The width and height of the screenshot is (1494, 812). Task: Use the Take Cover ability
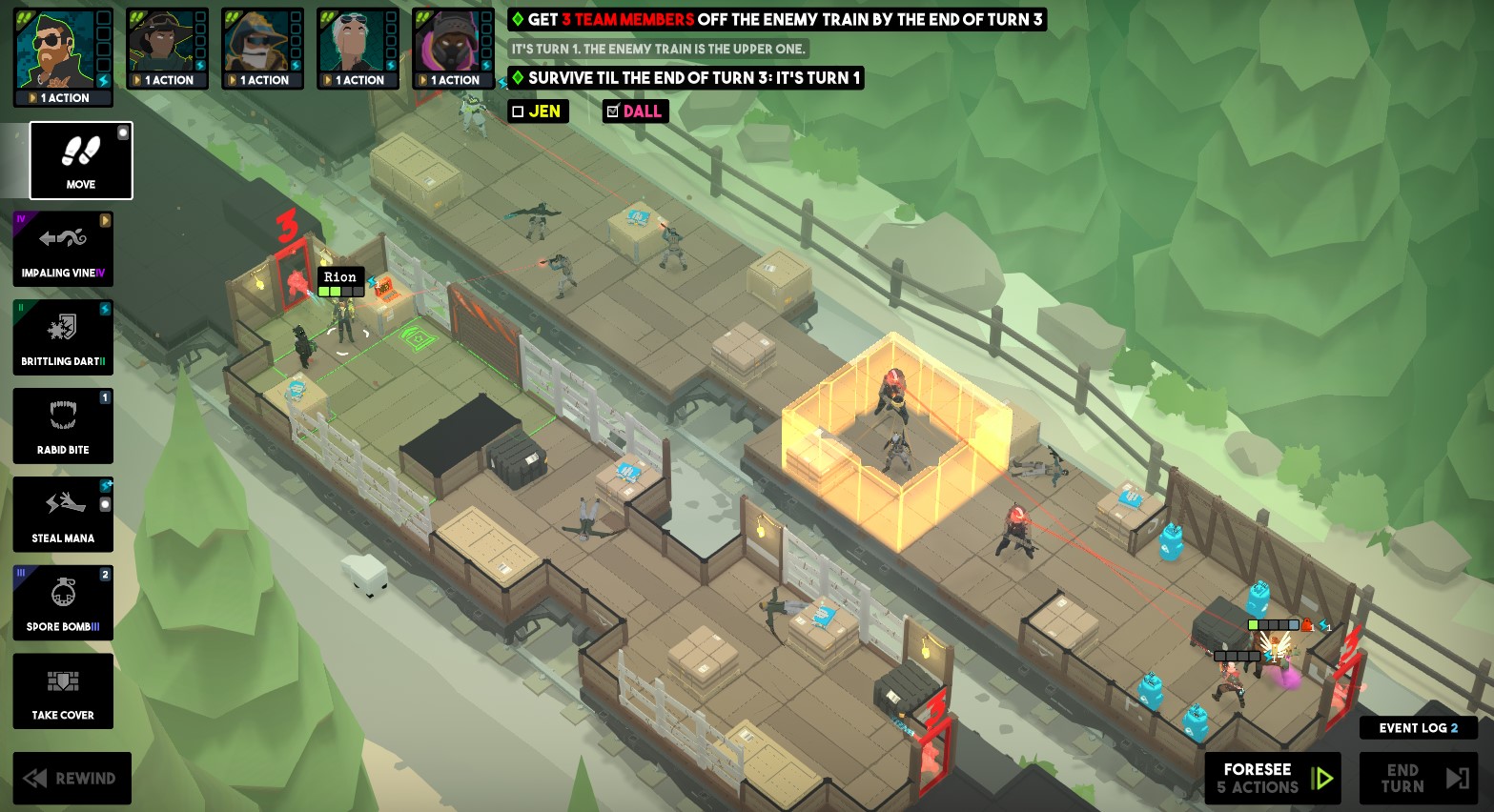[x=63, y=691]
